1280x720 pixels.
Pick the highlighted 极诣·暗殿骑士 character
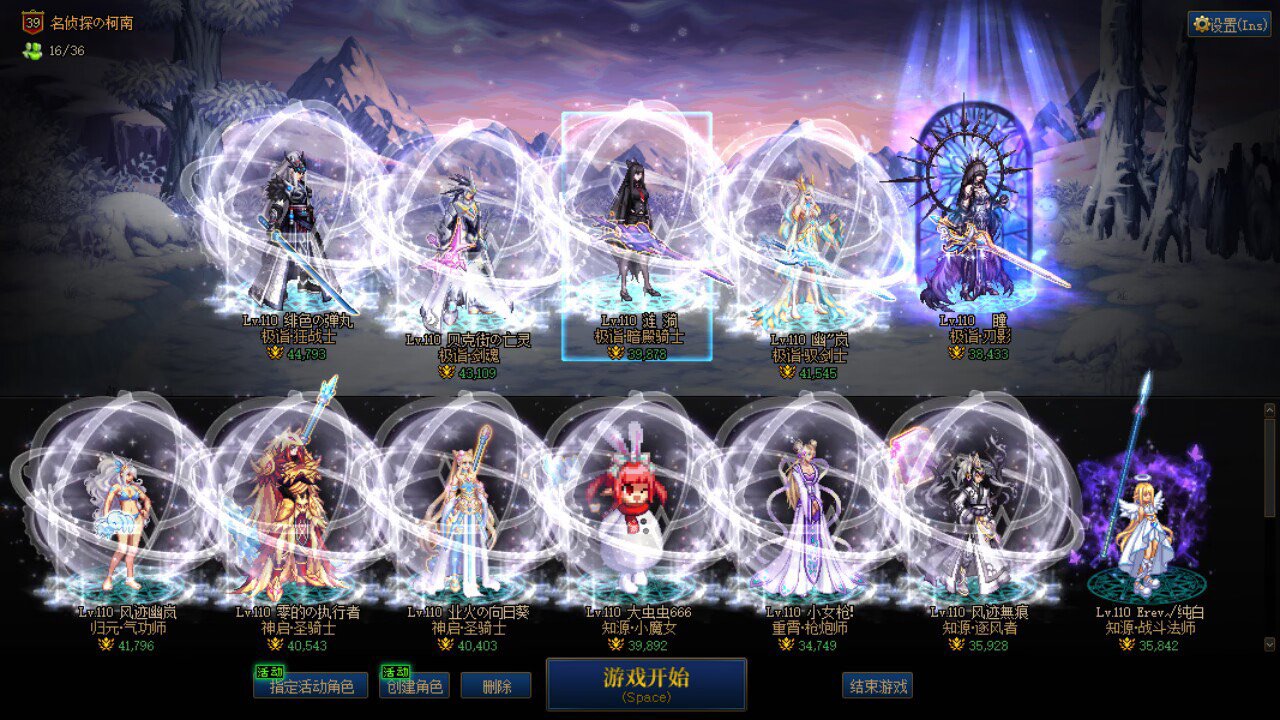point(637,235)
